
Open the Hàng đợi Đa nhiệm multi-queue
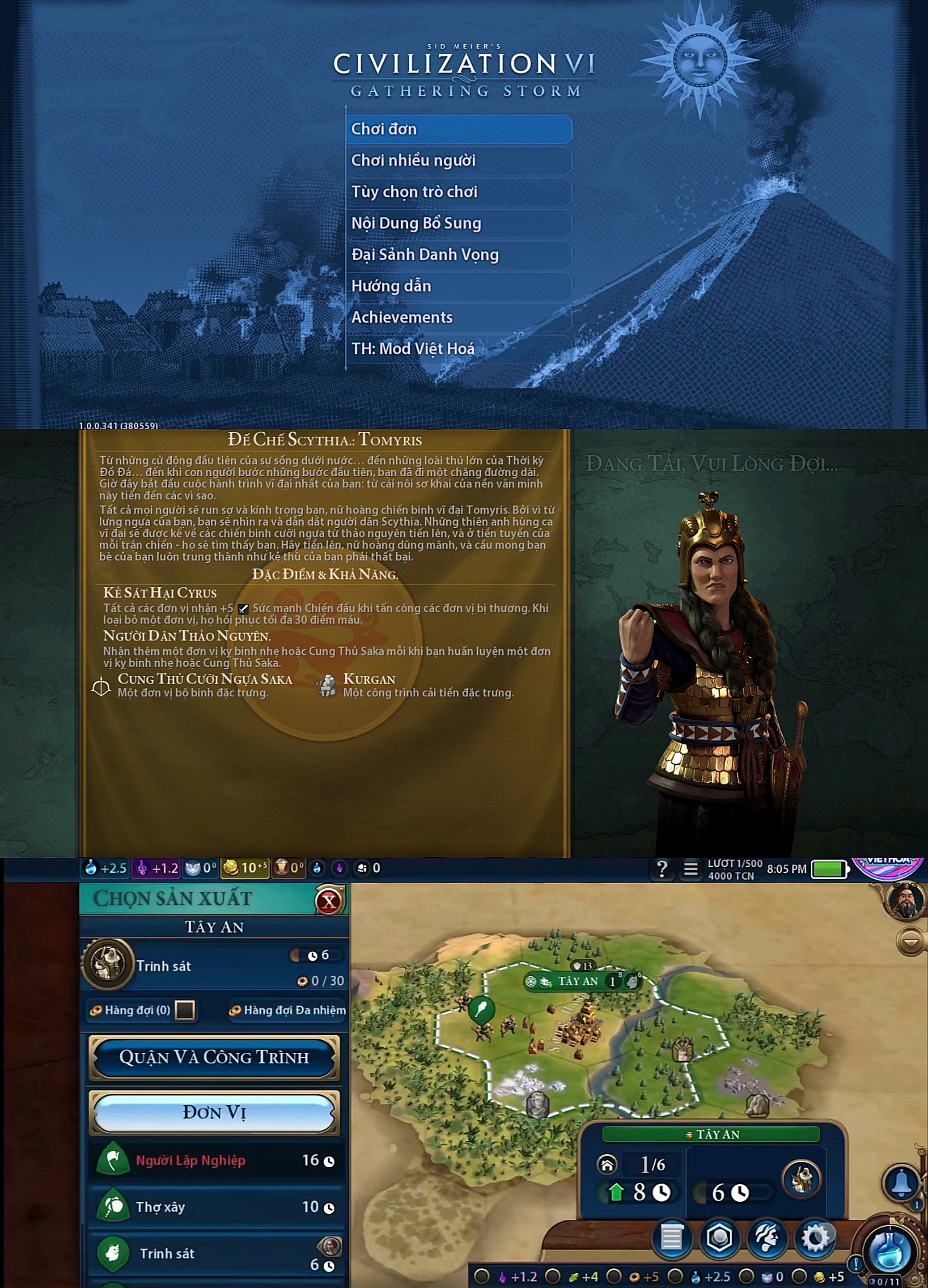pos(288,1010)
